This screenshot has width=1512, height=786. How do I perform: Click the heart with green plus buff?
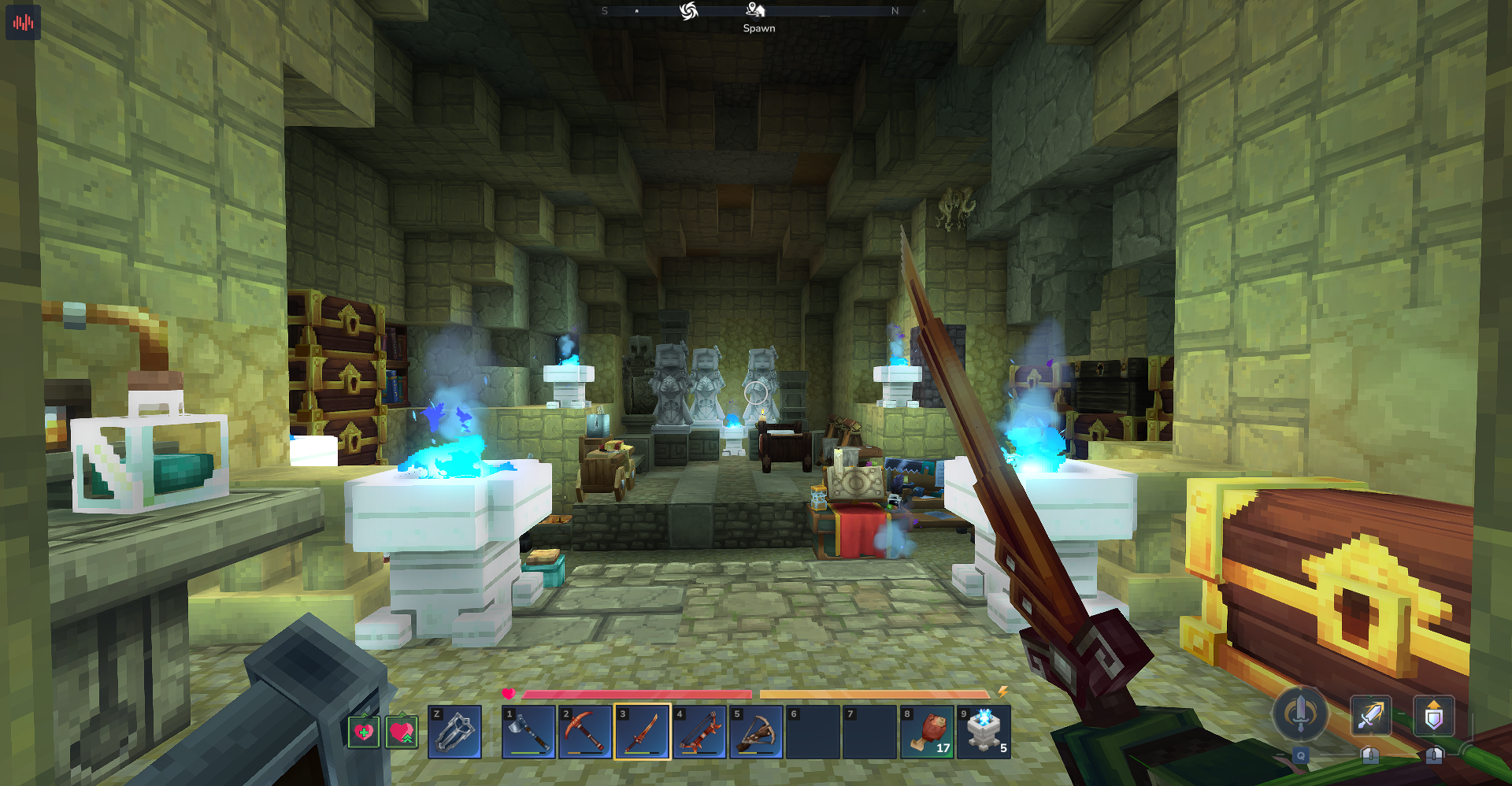coord(364,732)
